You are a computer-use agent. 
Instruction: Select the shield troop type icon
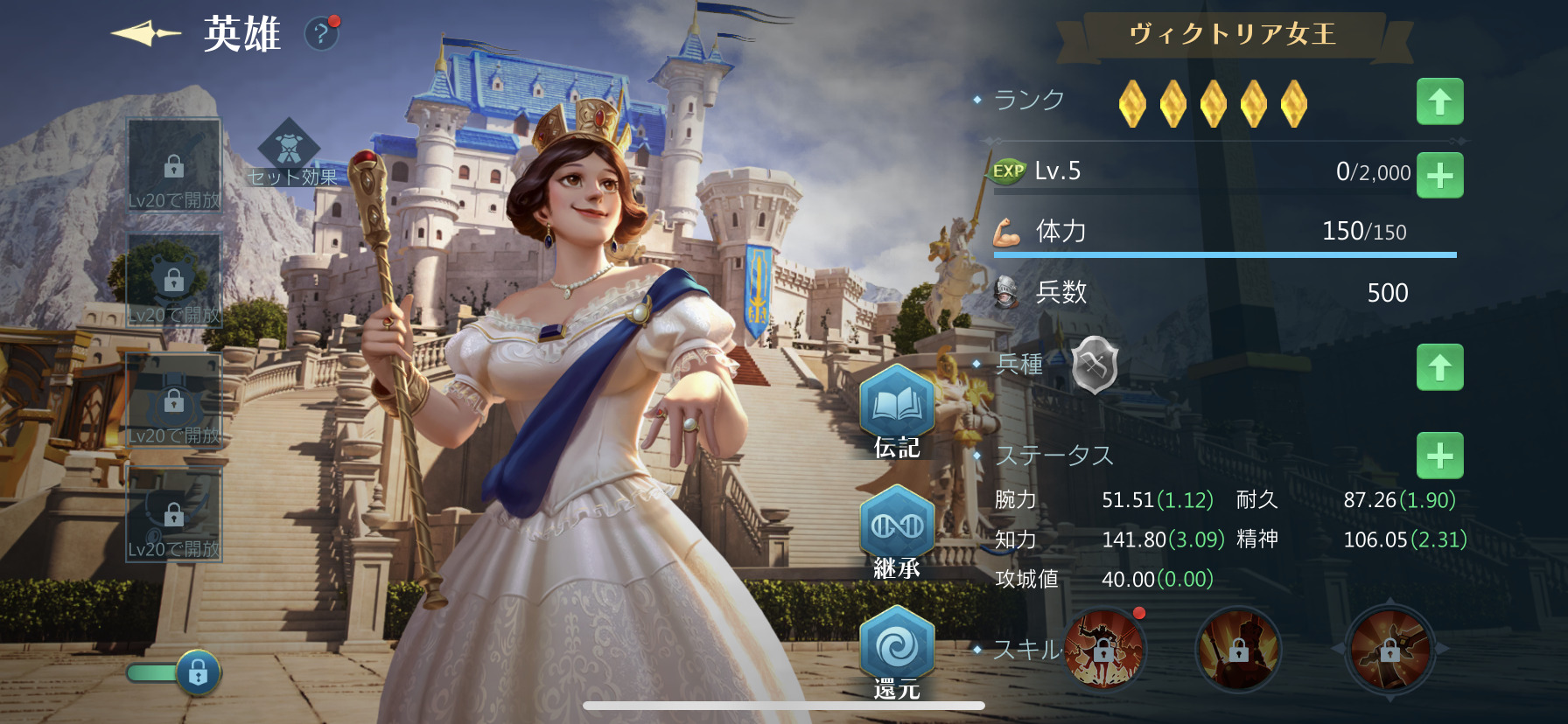point(1095,364)
